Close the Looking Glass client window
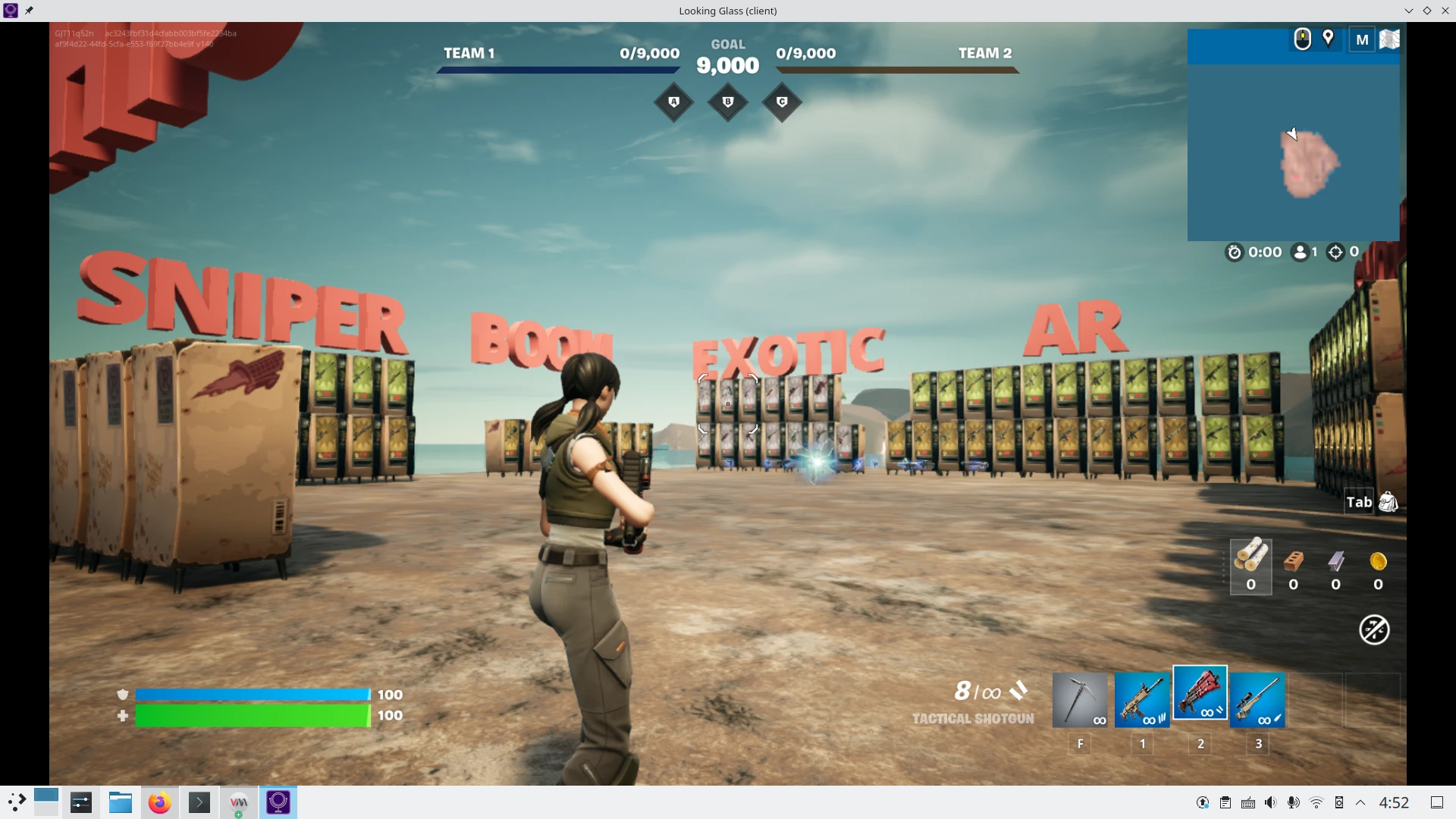The height and width of the screenshot is (819, 1456). coord(1445,11)
